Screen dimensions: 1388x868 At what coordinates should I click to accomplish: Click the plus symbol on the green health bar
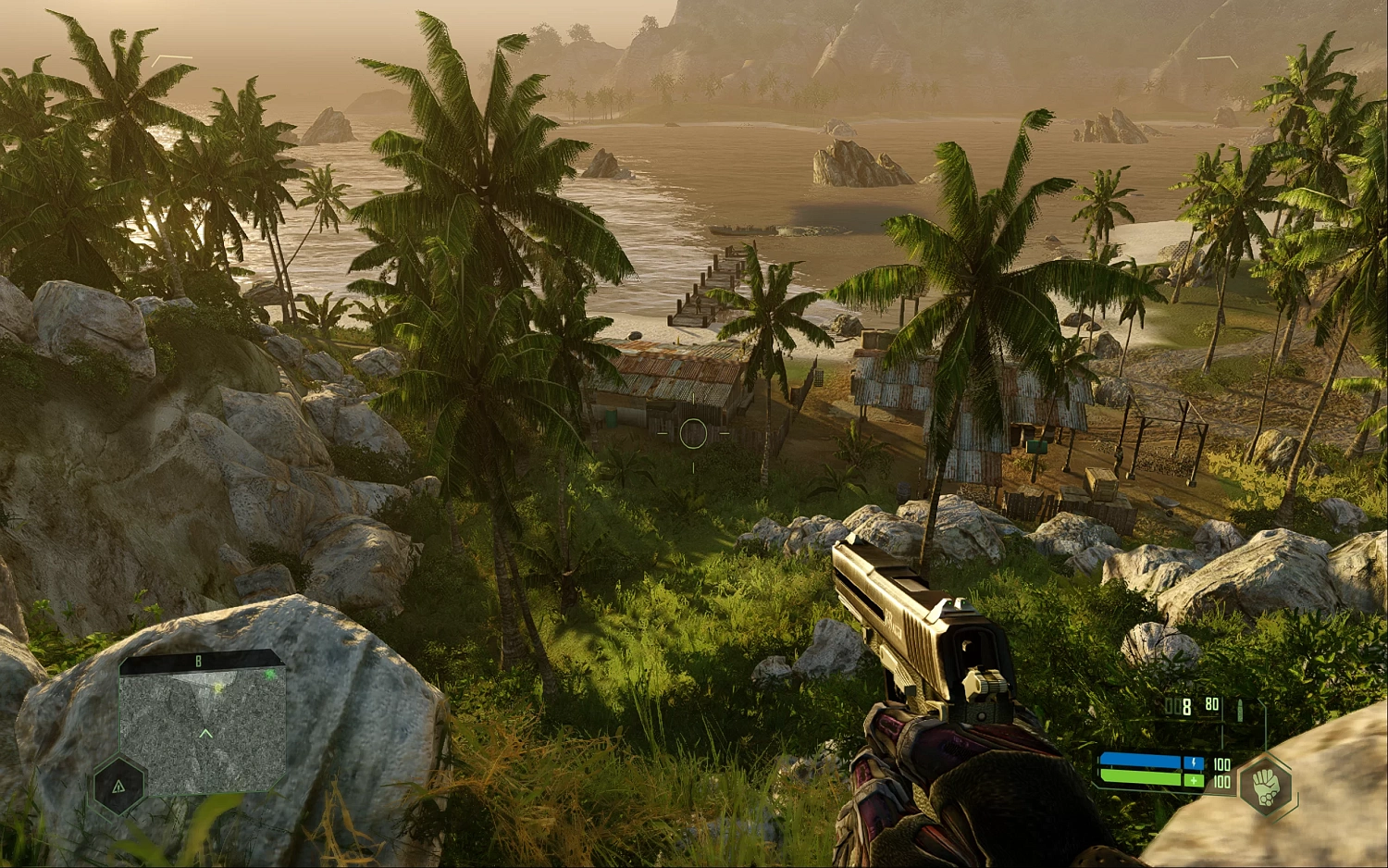[x=1194, y=781]
